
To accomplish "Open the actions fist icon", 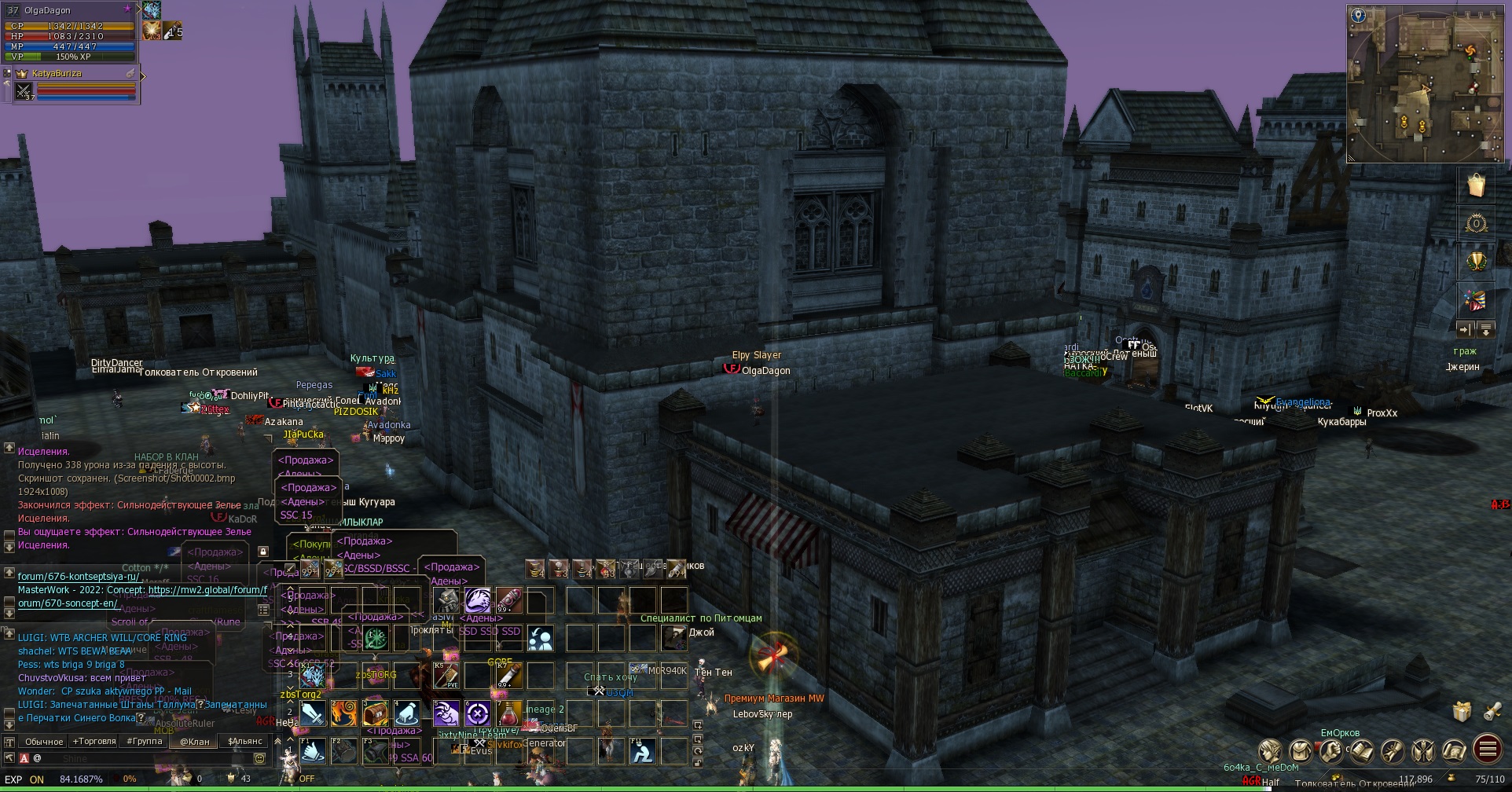I will click(1330, 751).
